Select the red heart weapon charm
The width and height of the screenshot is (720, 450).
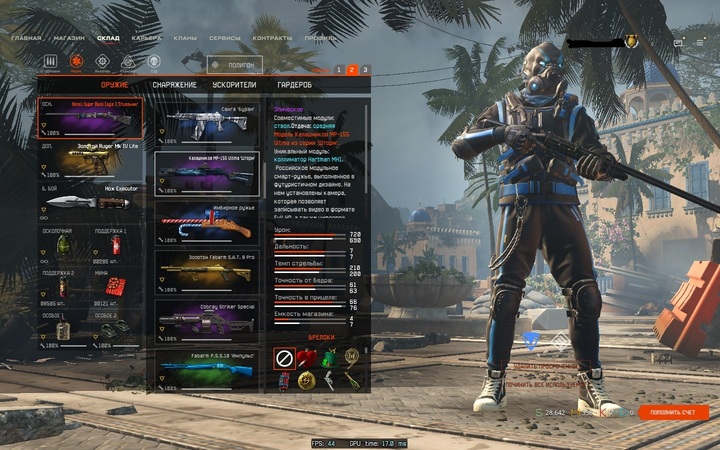coord(306,357)
